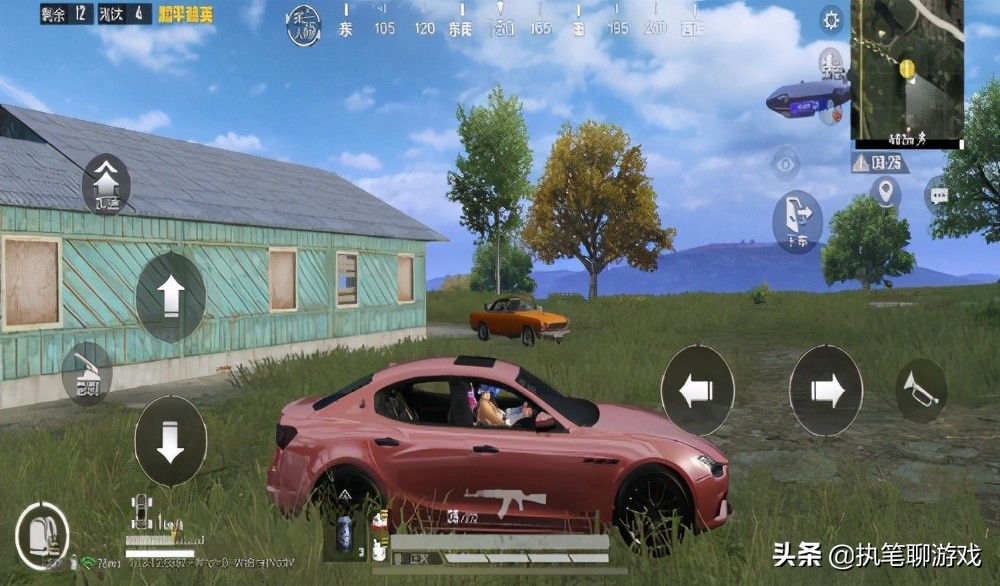
Task: Activate the speed boost button
Action: tap(106, 184)
